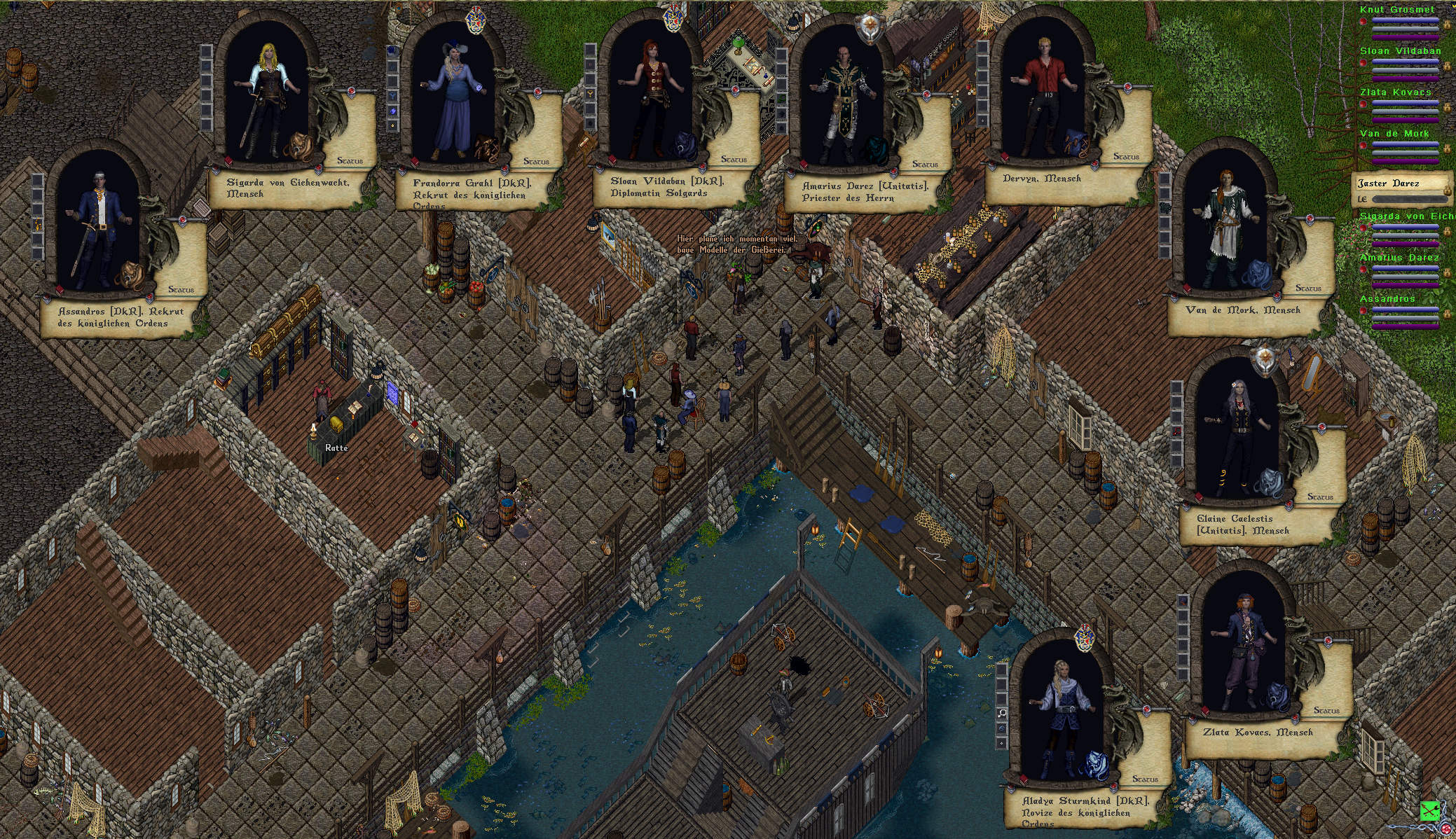The width and height of the screenshot is (1456, 839).
Task: Click Status on Frandorra Grahl's paperdoll
Action: tap(536, 162)
